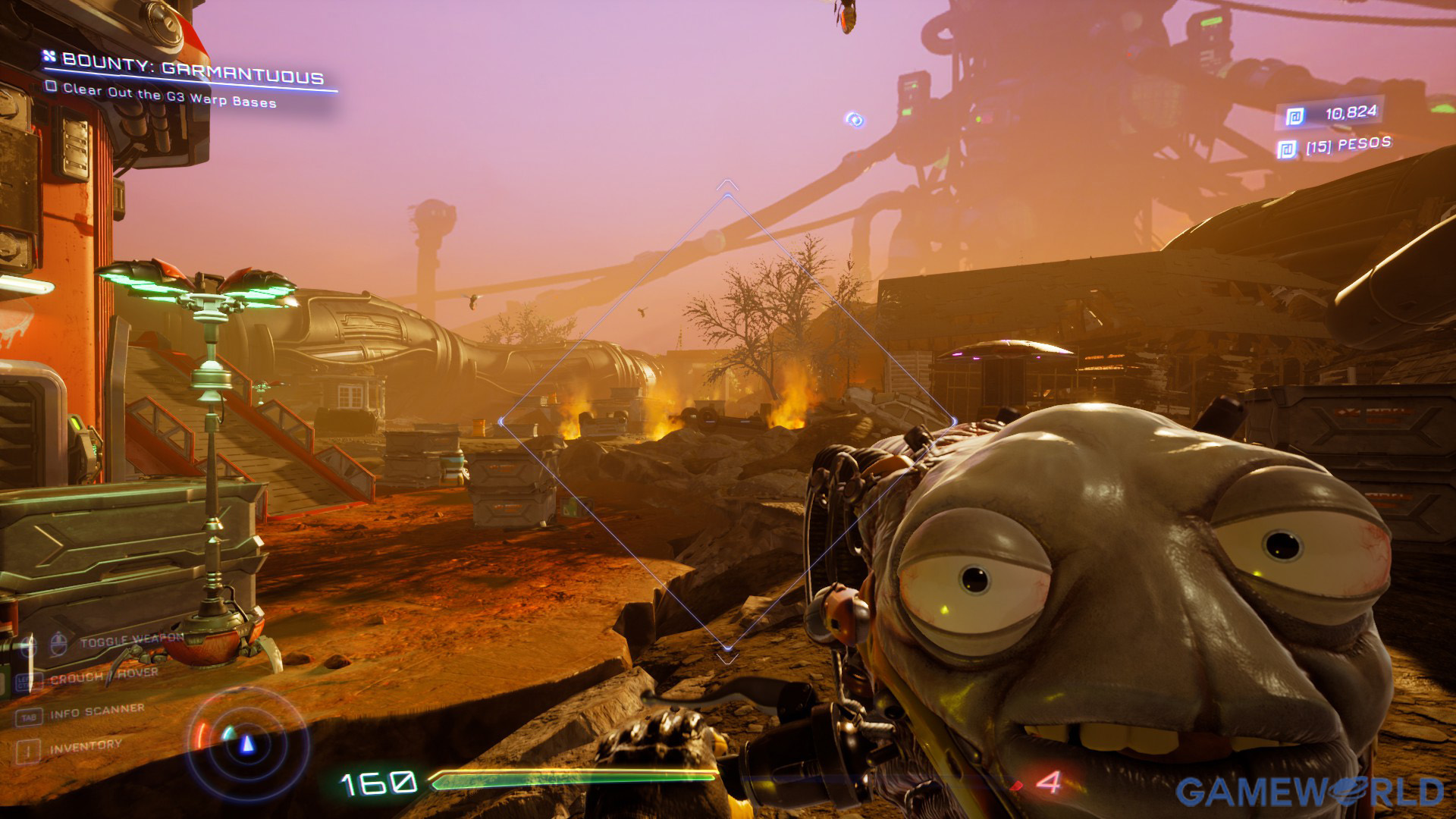Click the Clear Out the G3 Warp Bases objective
Viewport: 1456px width, 819px height.
click(x=168, y=96)
